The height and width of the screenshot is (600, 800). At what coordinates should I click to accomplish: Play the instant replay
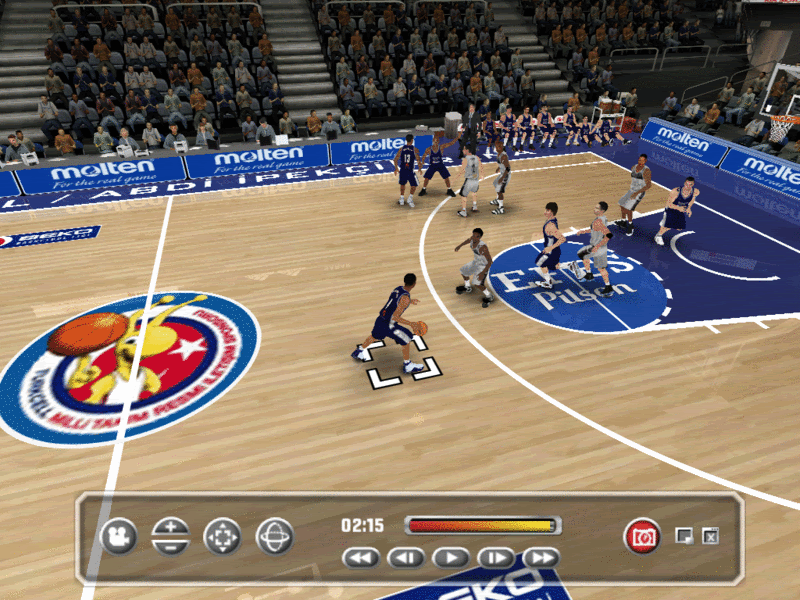451,558
